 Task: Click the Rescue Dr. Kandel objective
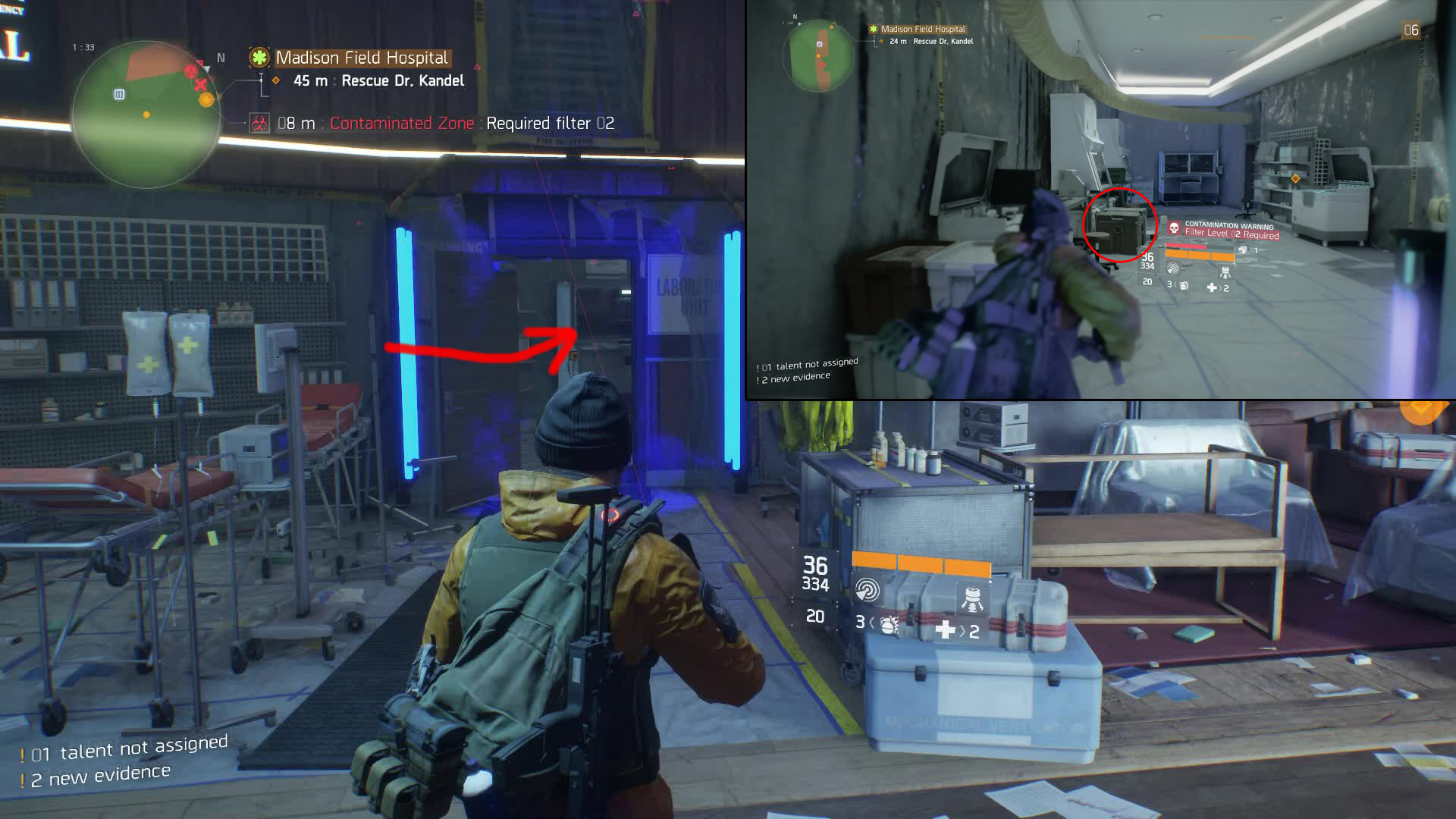click(402, 81)
